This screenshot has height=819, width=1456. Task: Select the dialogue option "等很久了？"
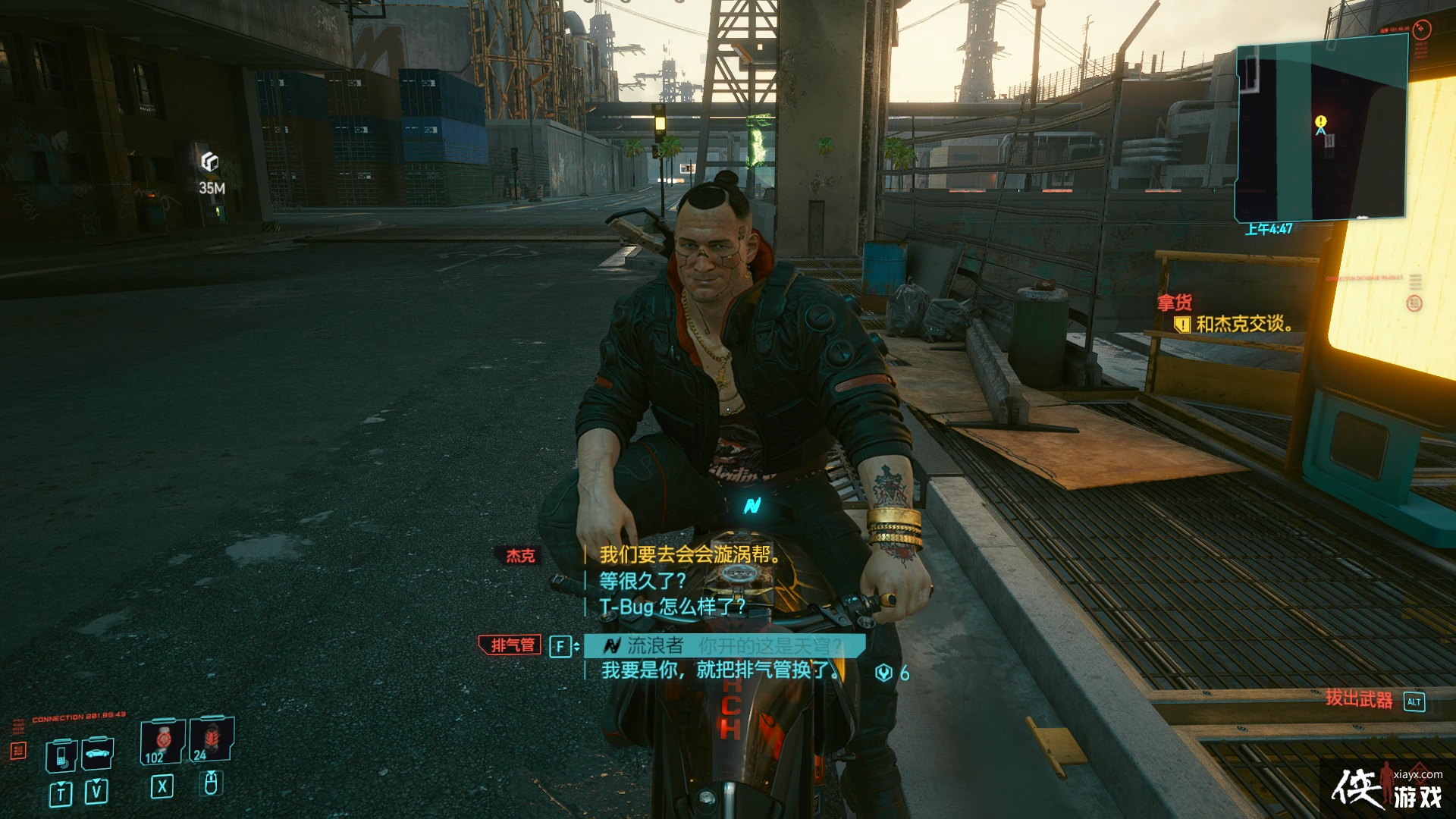point(642,581)
